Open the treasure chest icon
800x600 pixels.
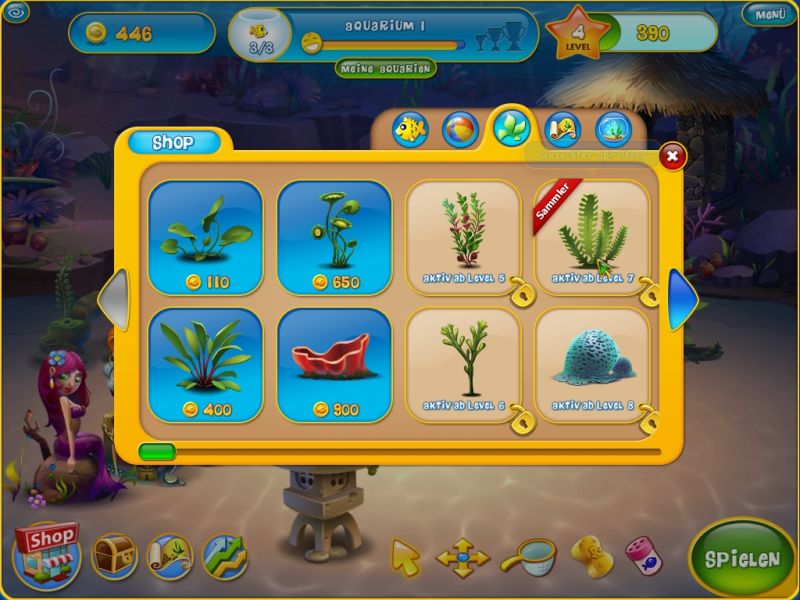[x=114, y=555]
